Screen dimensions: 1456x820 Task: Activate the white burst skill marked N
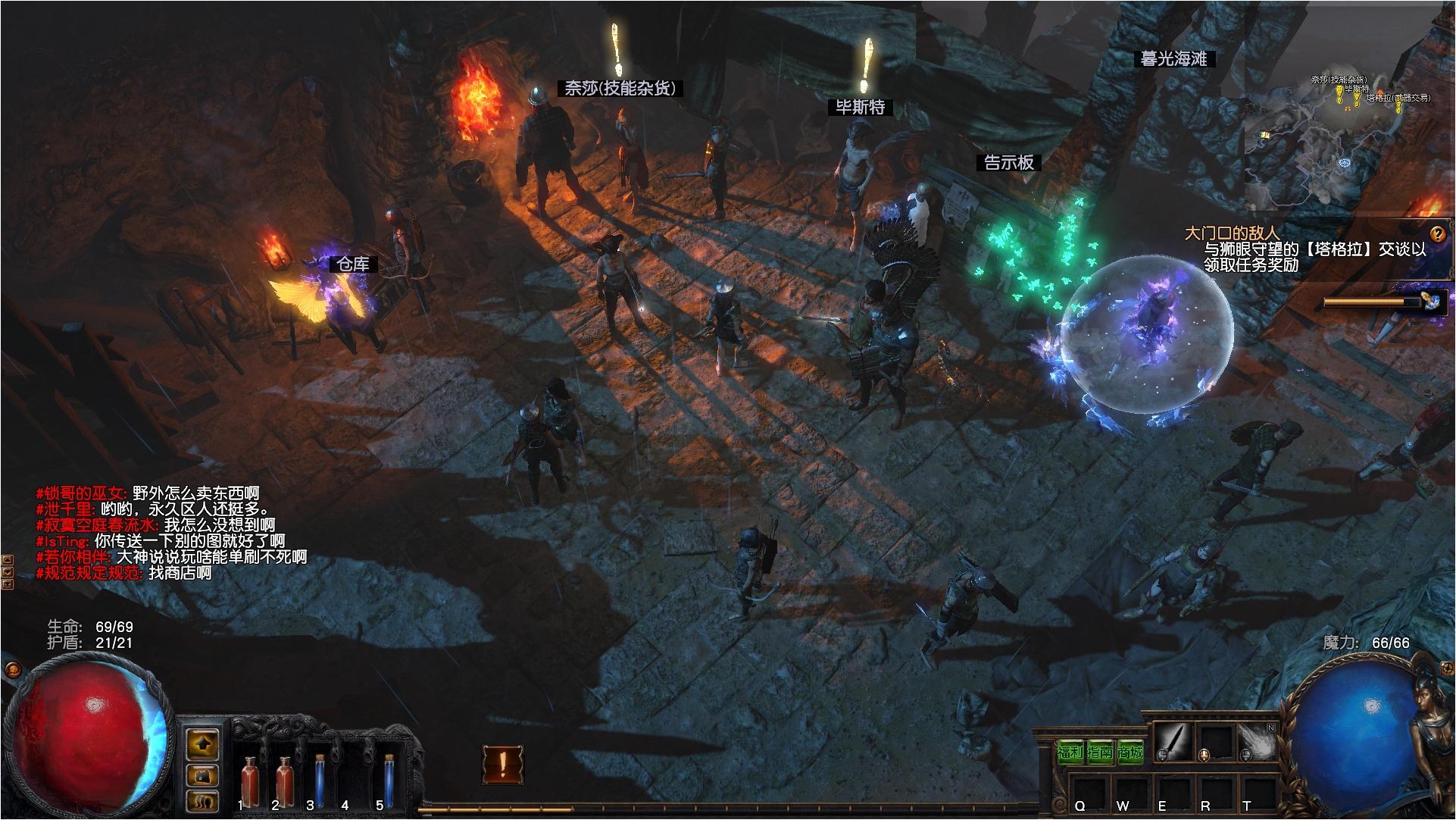point(1257,743)
